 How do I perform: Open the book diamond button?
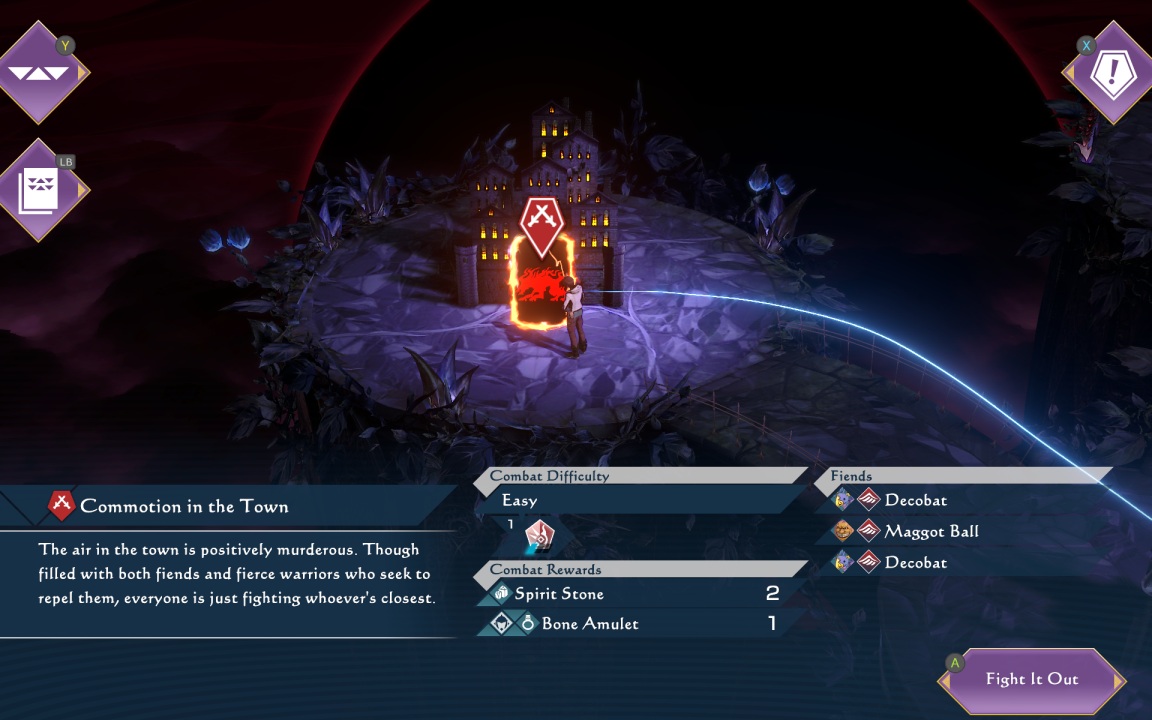(38, 190)
